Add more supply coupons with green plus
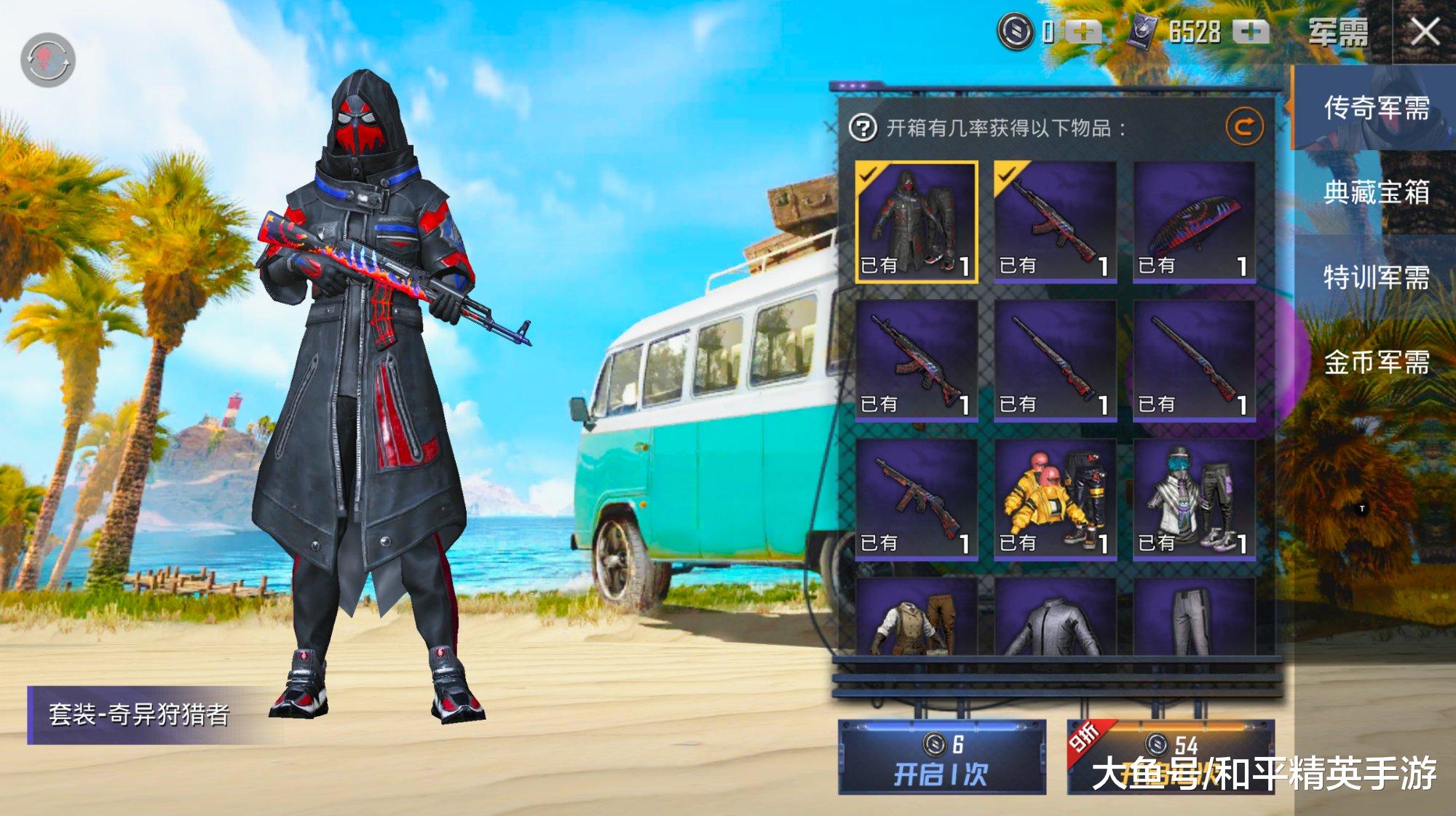 tap(1251, 32)
